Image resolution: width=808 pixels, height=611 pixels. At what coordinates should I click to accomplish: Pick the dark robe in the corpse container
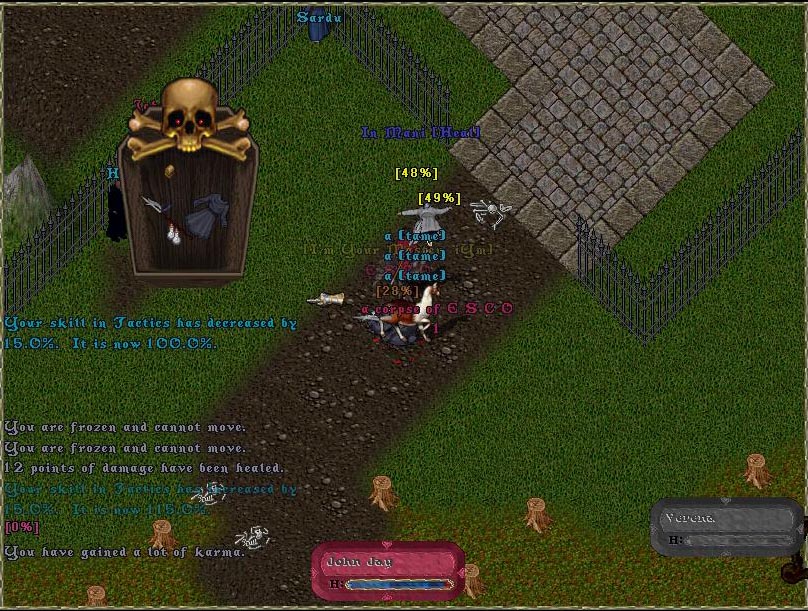tap(205, 214)
